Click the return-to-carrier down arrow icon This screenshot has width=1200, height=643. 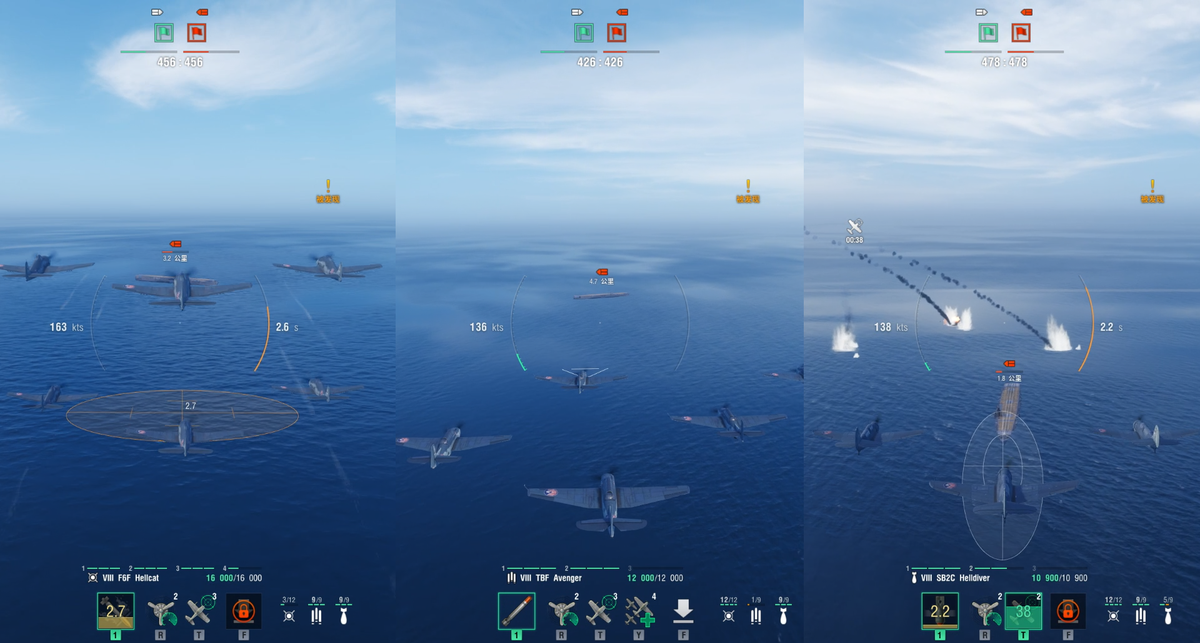coord(683,610)
